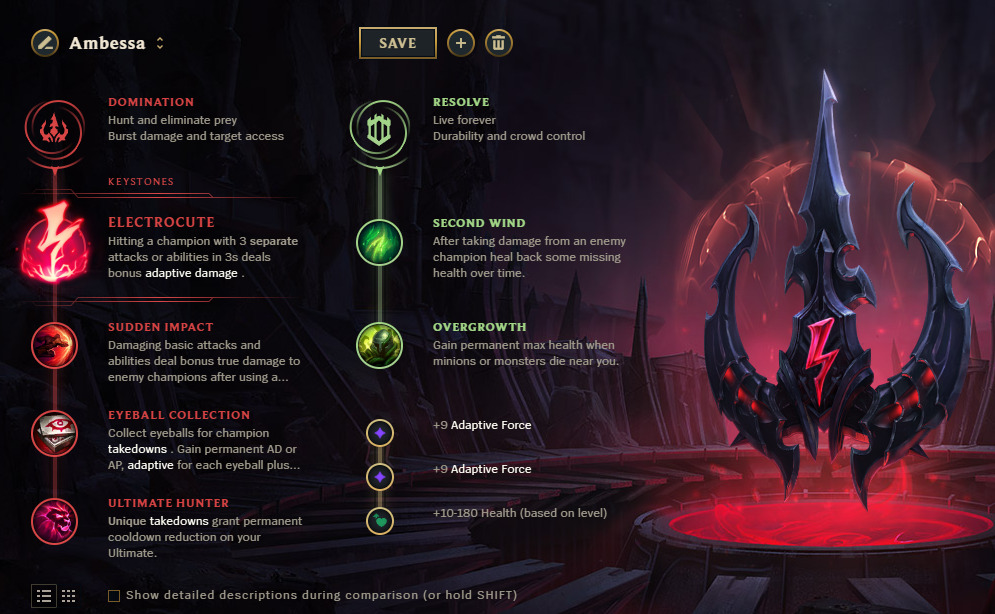Save the rune page
The image size is (995, 614).
coord(398,43)
